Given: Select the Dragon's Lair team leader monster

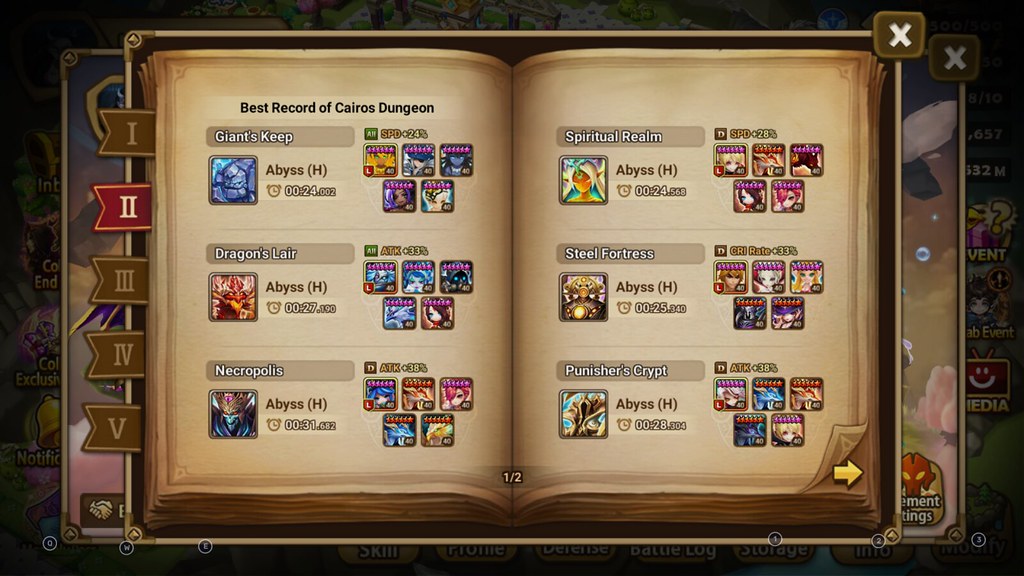Looking at the screenshot, I should point(380,277).
